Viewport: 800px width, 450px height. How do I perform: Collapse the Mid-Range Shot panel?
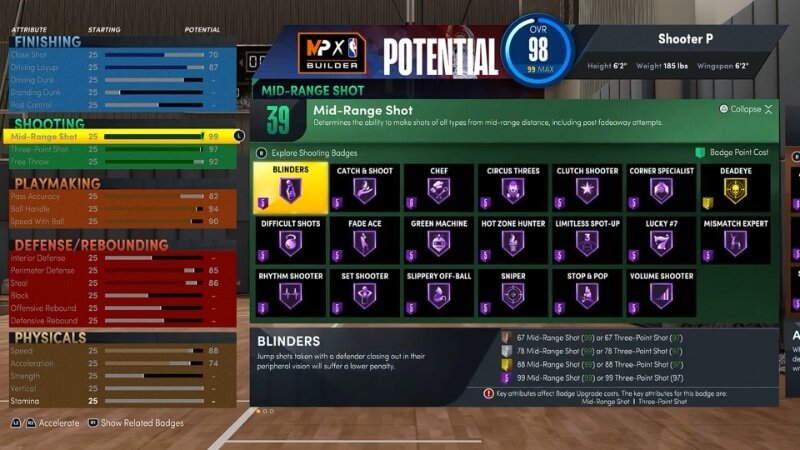[746, 109]
